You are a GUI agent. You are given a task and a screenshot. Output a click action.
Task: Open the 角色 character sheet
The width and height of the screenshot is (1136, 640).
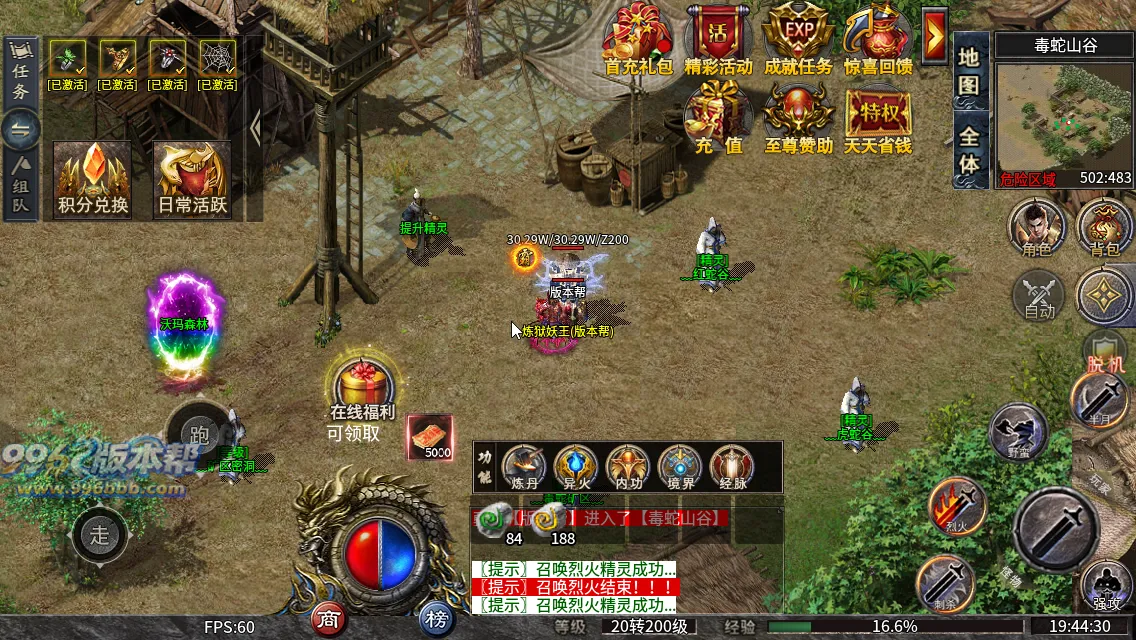coord(1037,225)
